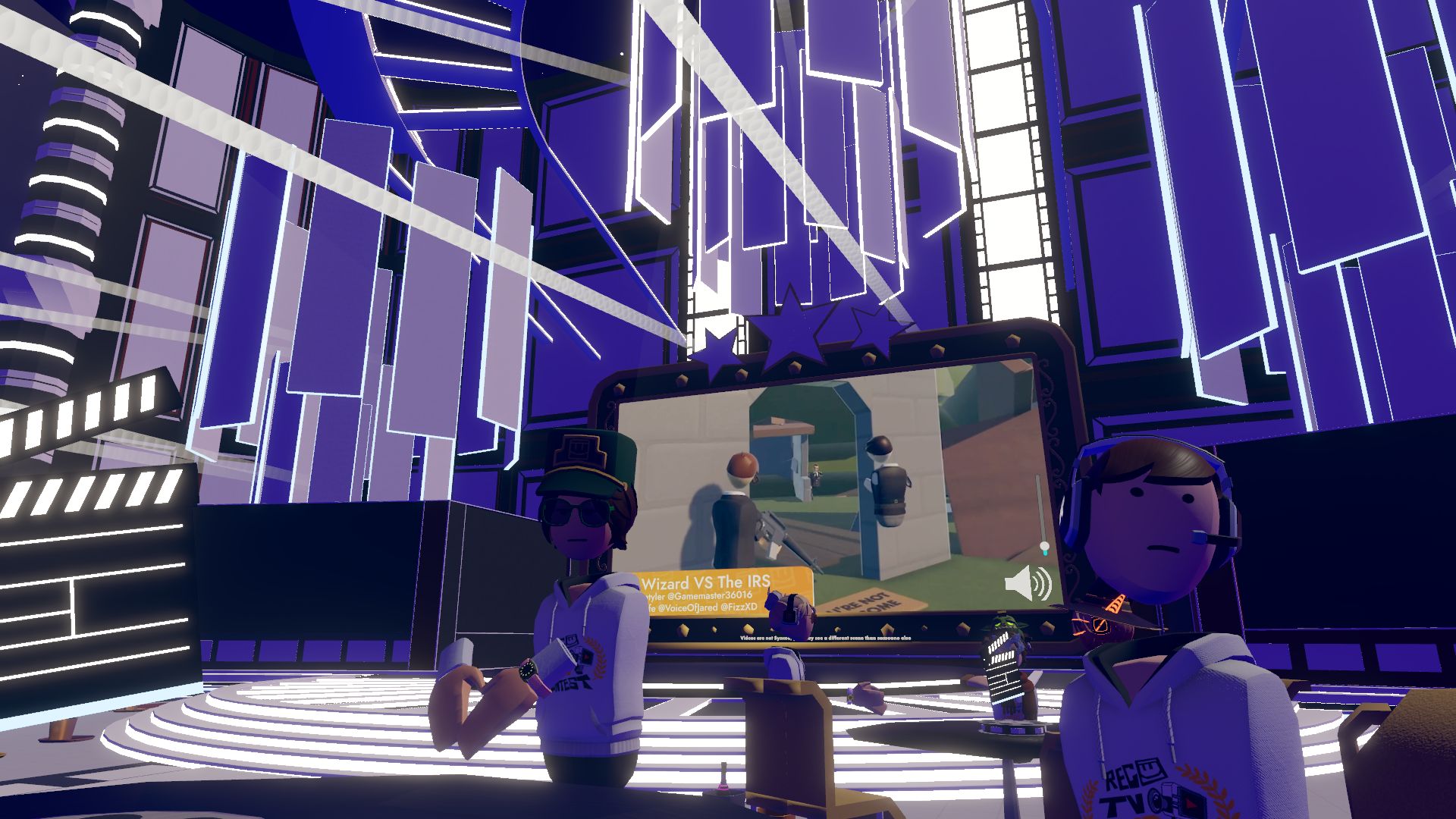This screenshot has width=1456, height=819.
Task: Click the potted plant beside the screen
Action: (x=1009, y=623)
